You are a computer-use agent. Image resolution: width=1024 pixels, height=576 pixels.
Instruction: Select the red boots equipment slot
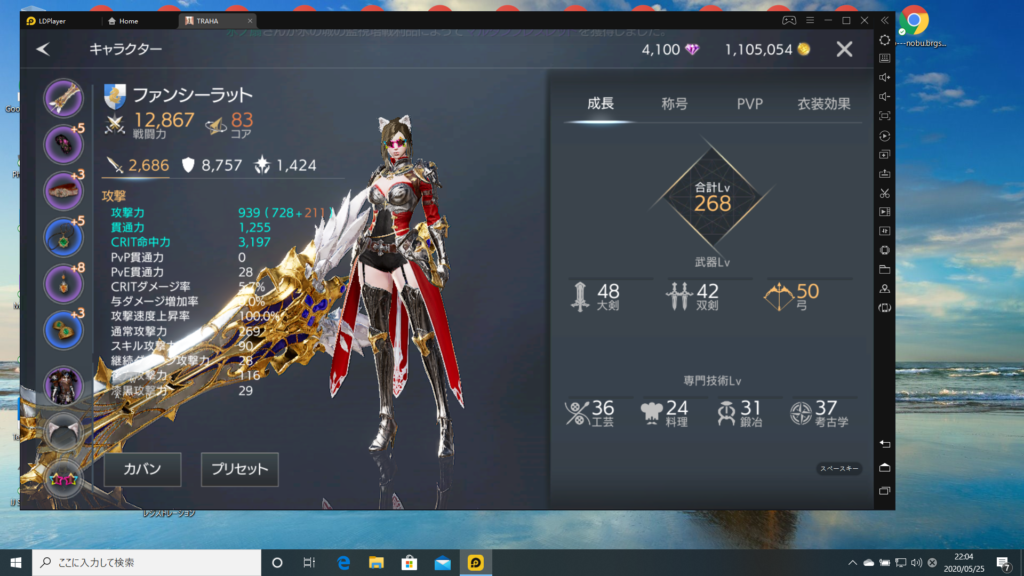click(64, 190)
